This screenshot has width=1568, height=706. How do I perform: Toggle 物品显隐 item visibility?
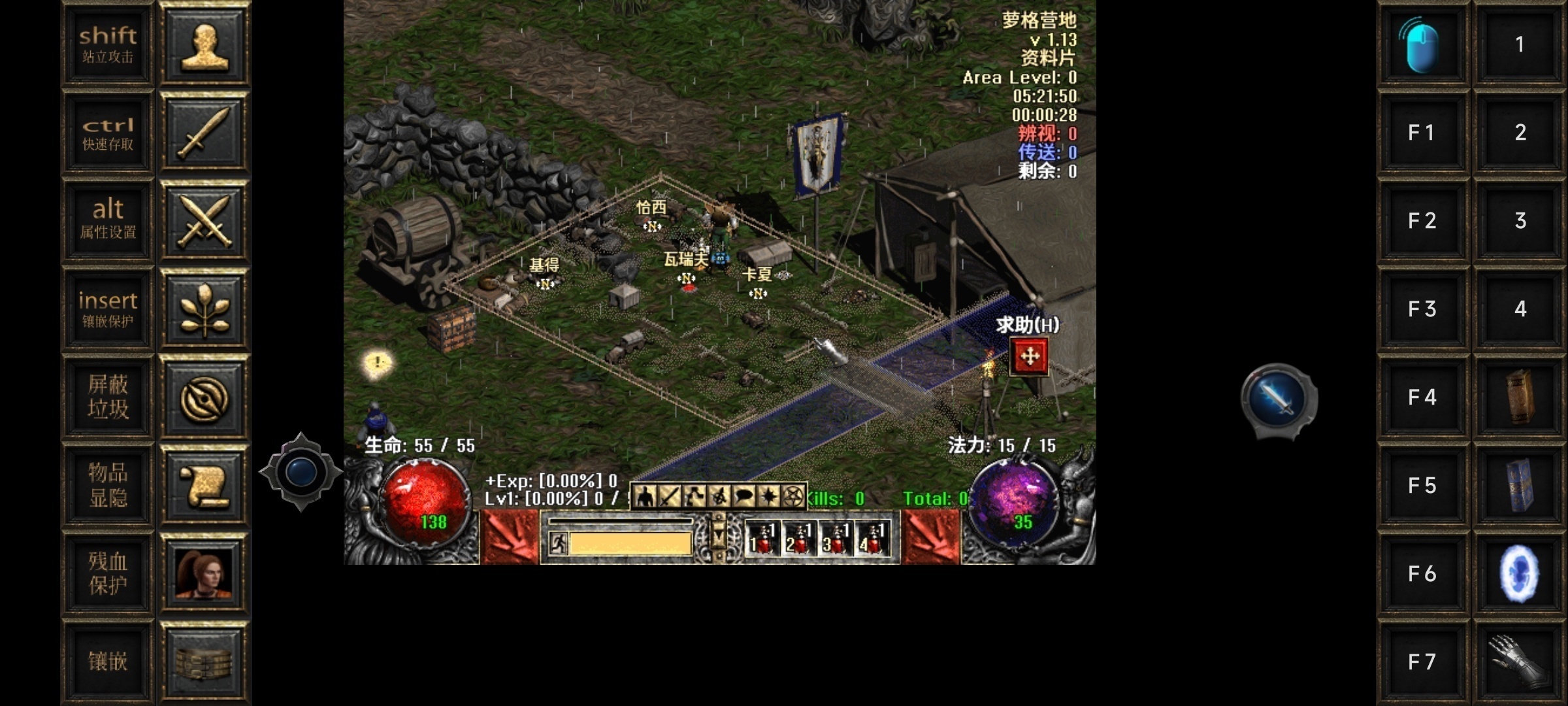tap(108, 485)
